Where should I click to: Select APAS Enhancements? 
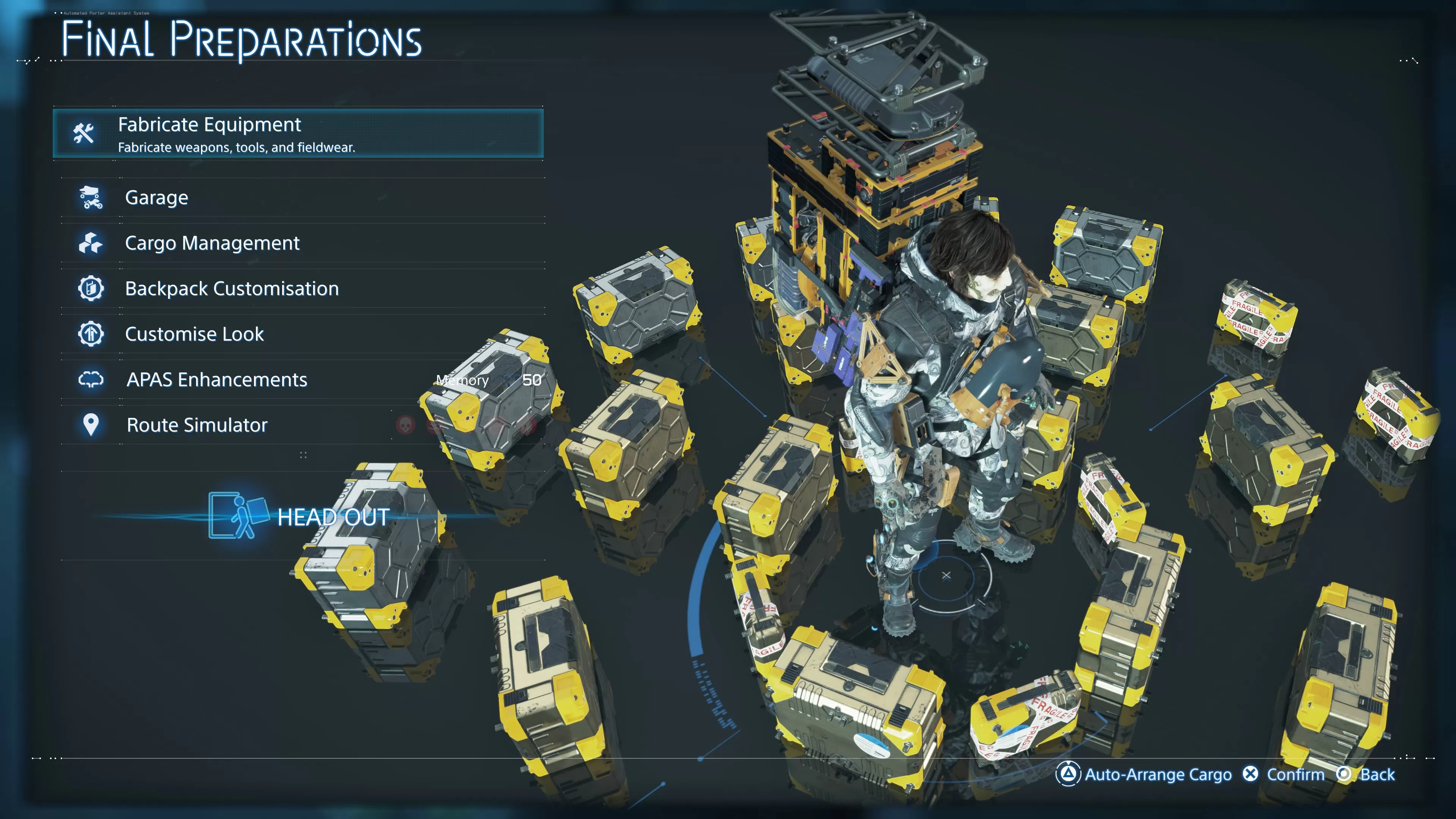pyautogui.click(x=217, y=380)
